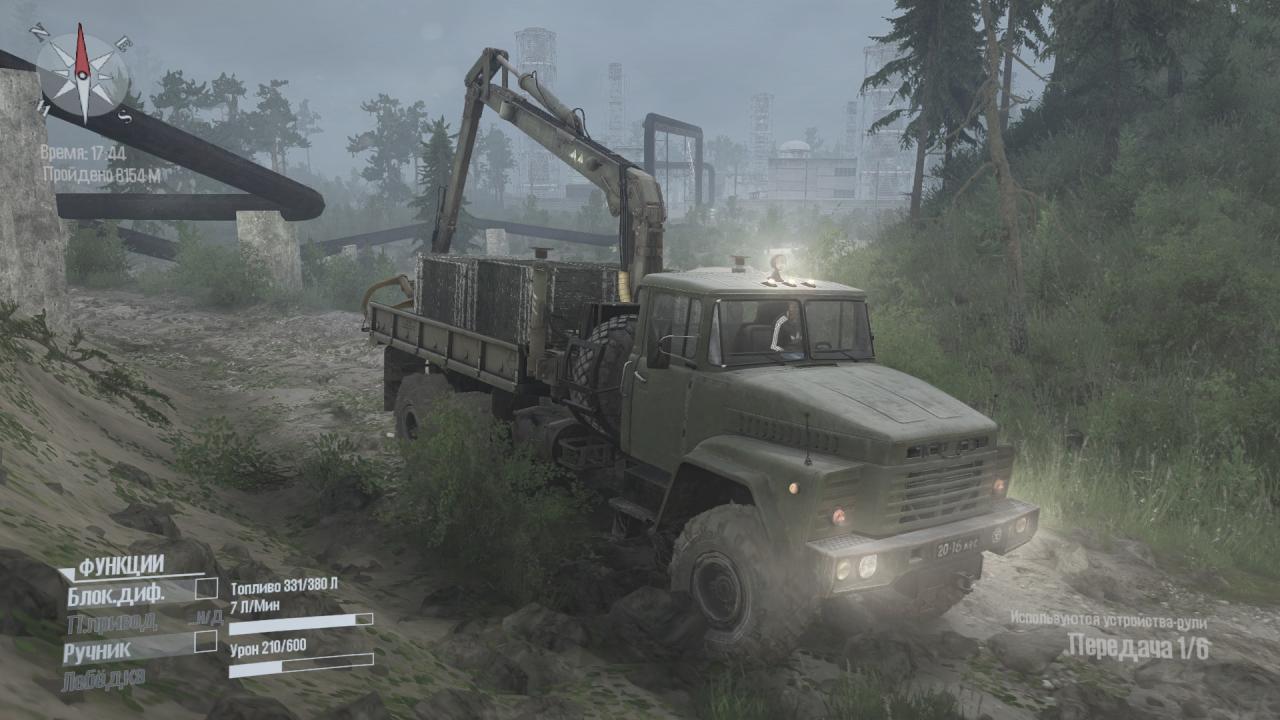This screenshot has height=720, width=1280.
Task: Toggle the Ручник handbrake checkbox
Action: pyautogui.click(x=206, y=641)
